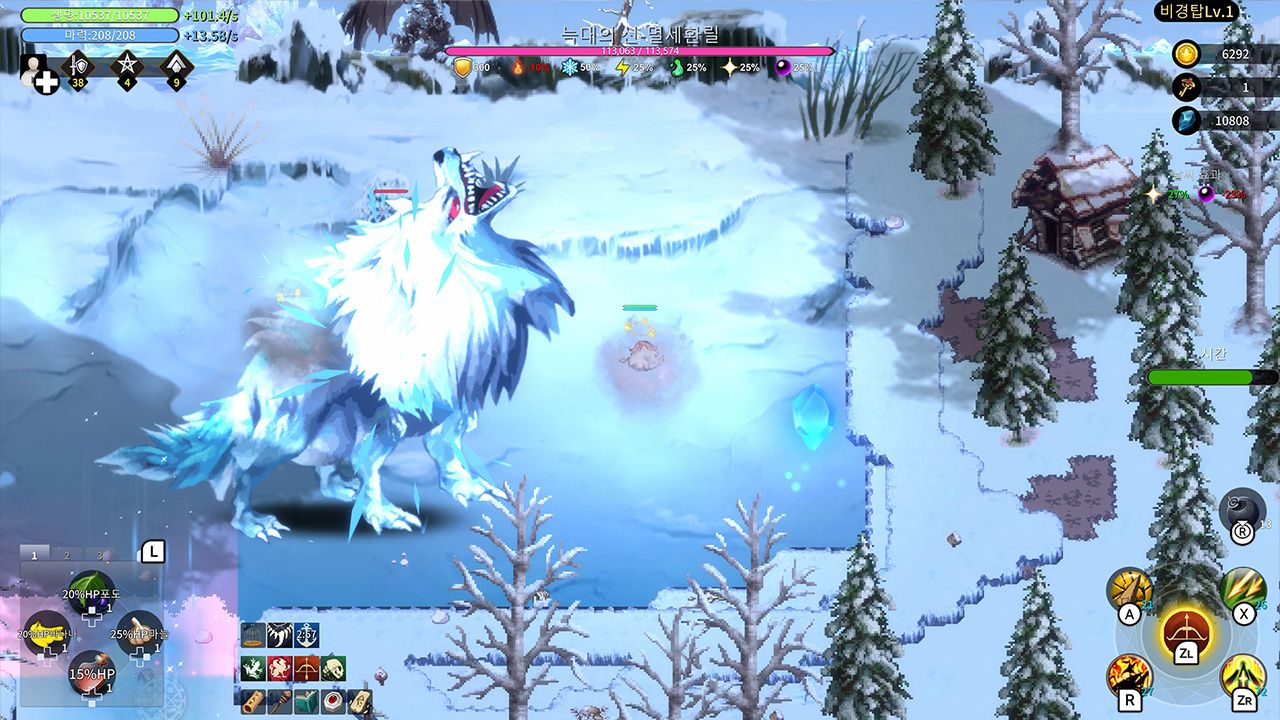The image size is (1280, 720).
Task: Select the pentagram star icon
Action: 127,67
